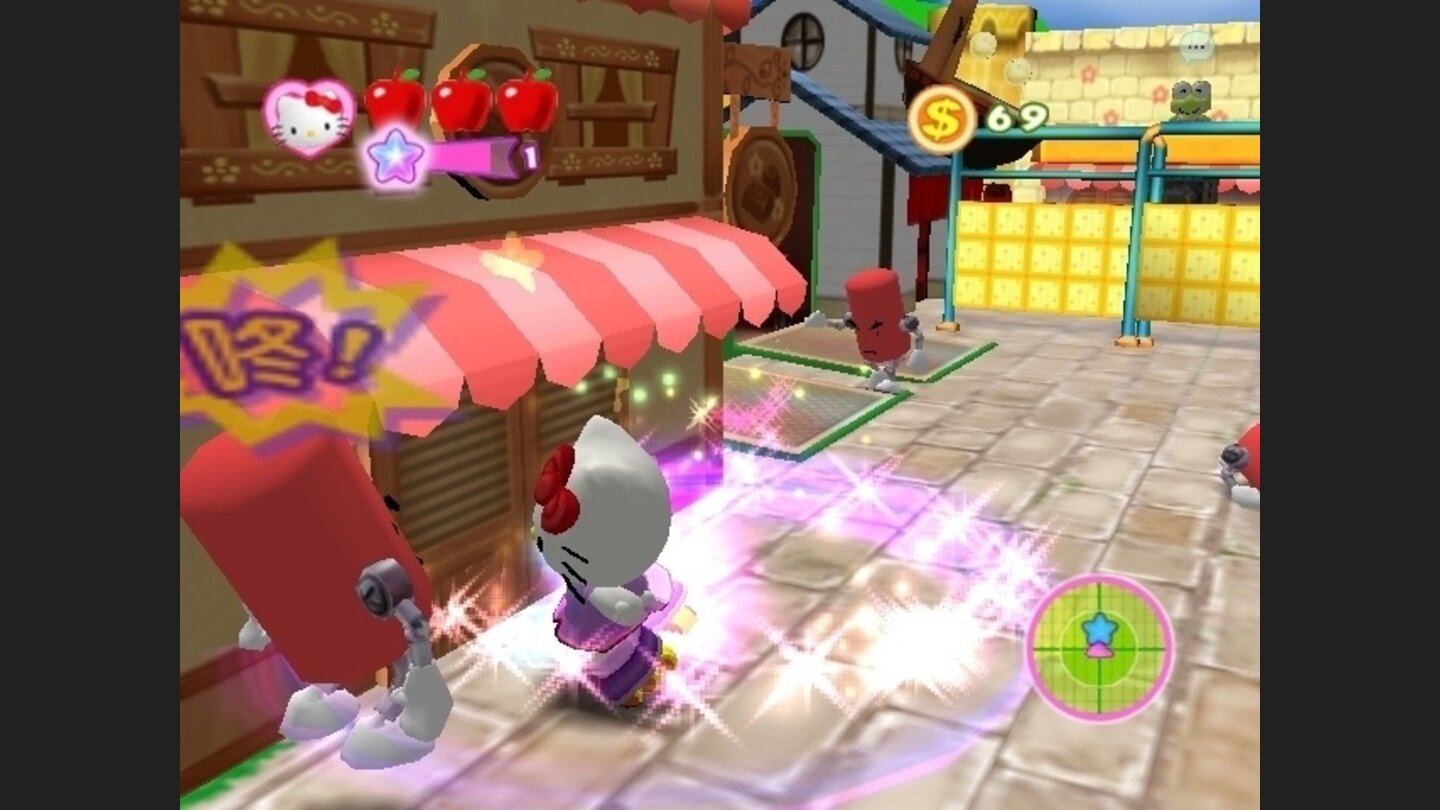
Task: Click the pink star power progress bar
Action: click(470, 157)
